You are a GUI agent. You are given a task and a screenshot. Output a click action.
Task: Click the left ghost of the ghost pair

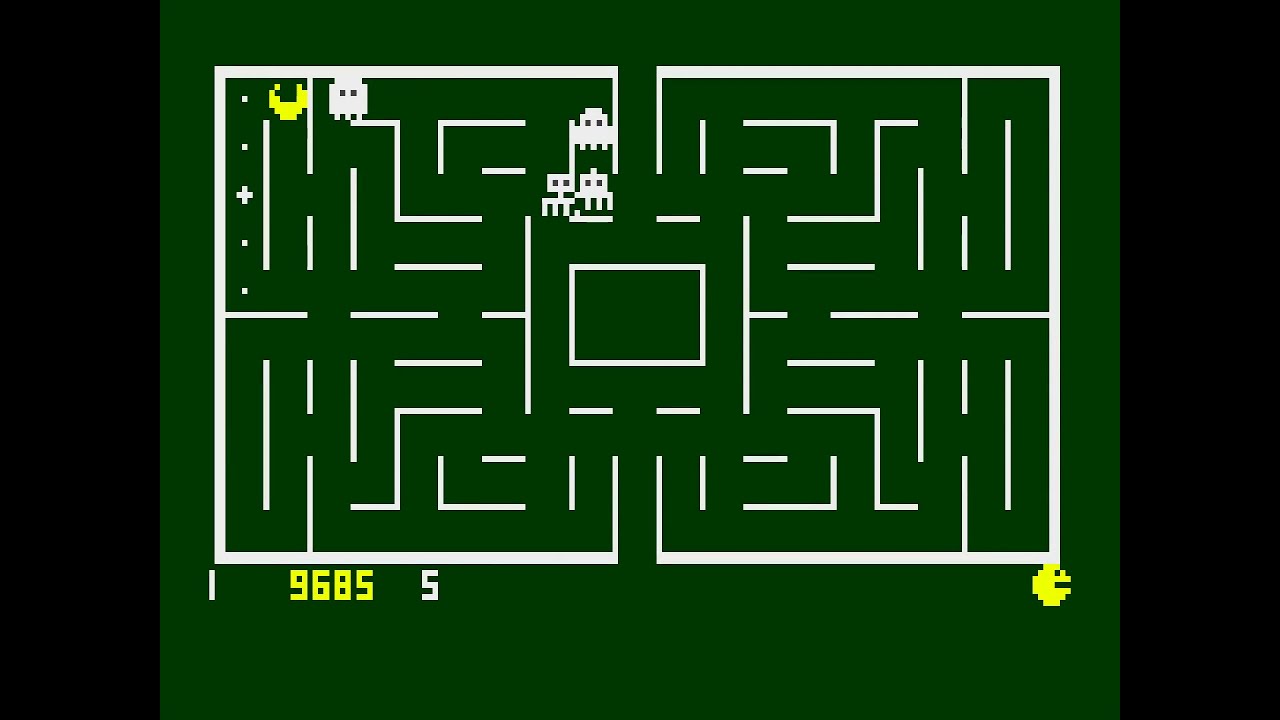point(558,192)
